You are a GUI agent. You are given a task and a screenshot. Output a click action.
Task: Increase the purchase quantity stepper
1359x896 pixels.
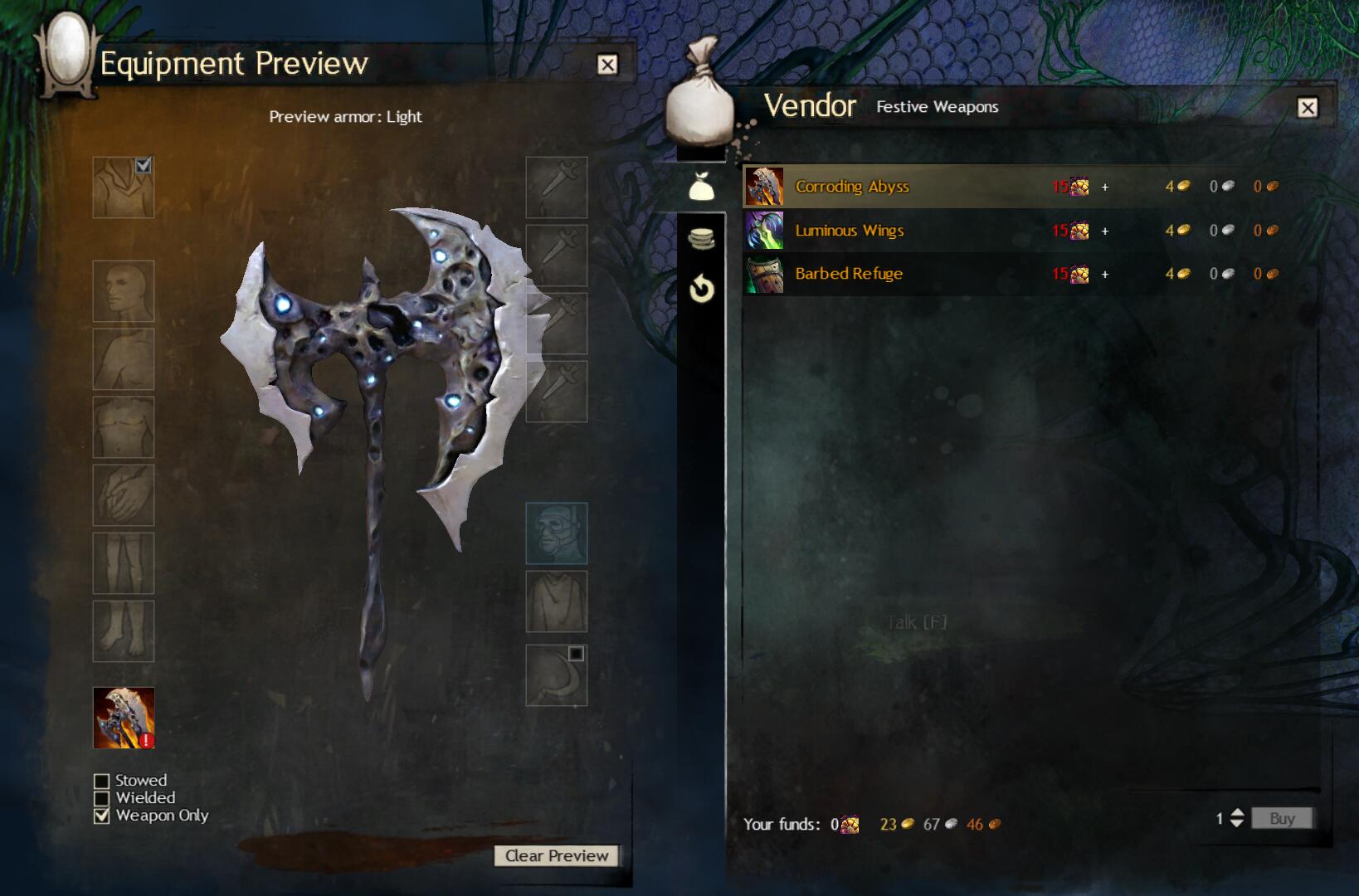1237,813
